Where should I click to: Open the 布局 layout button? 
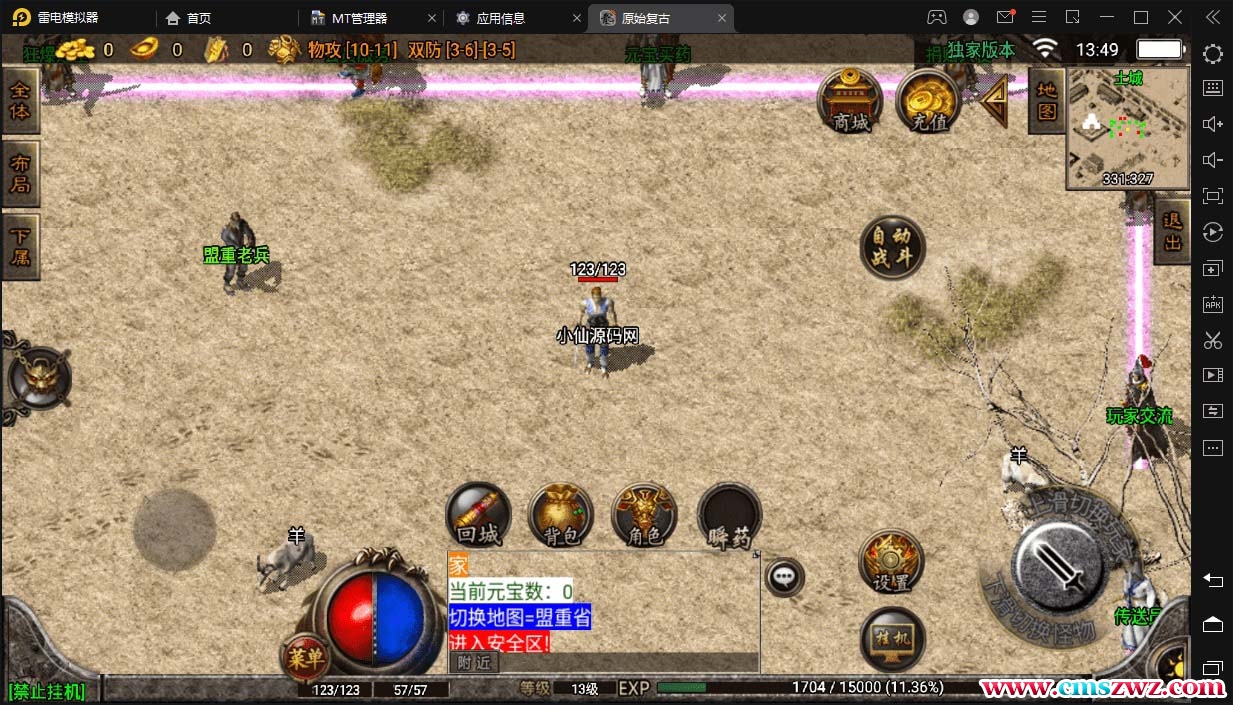tap(20, 173)
